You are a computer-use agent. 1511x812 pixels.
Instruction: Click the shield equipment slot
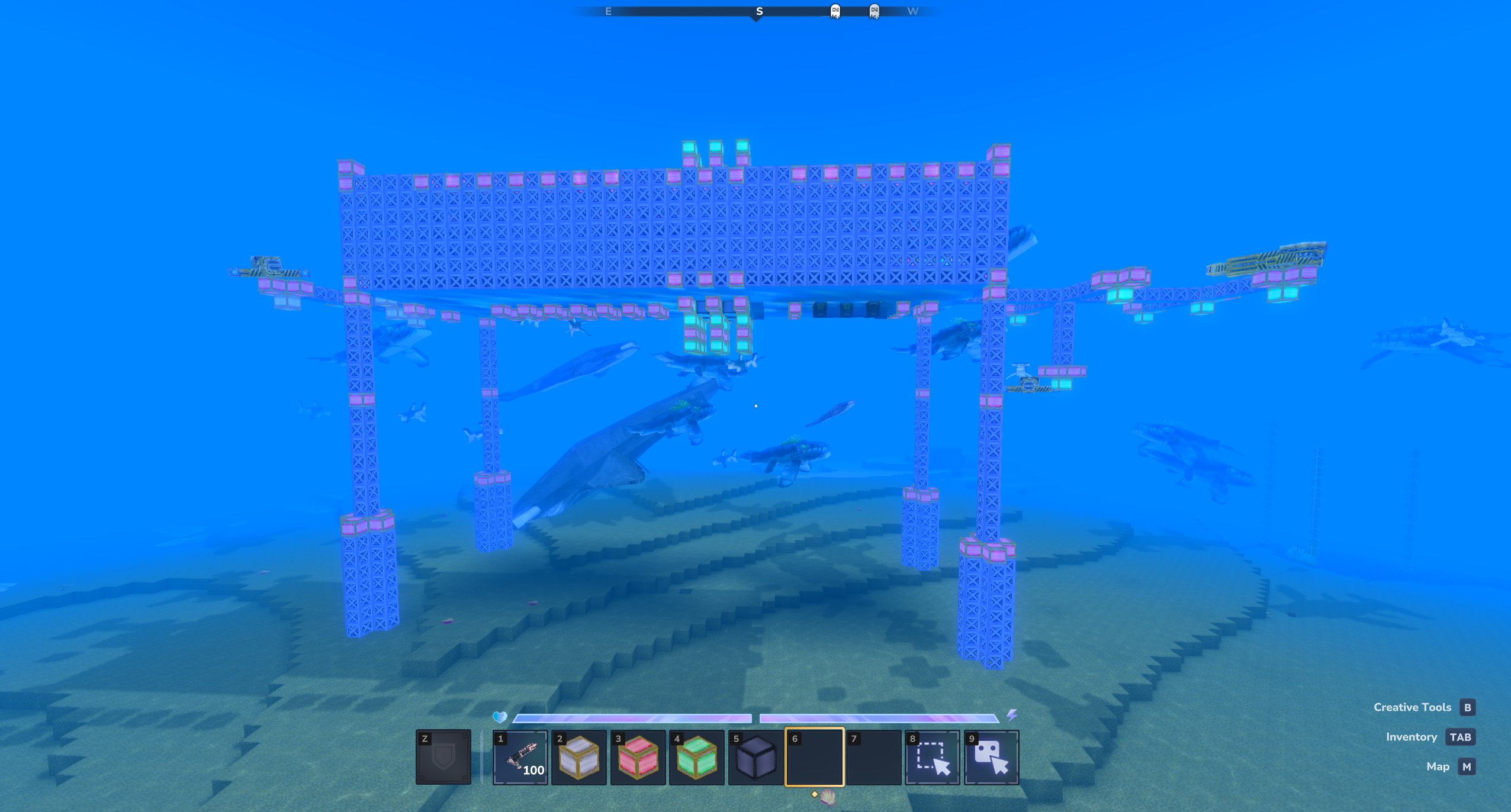point(443,758)
